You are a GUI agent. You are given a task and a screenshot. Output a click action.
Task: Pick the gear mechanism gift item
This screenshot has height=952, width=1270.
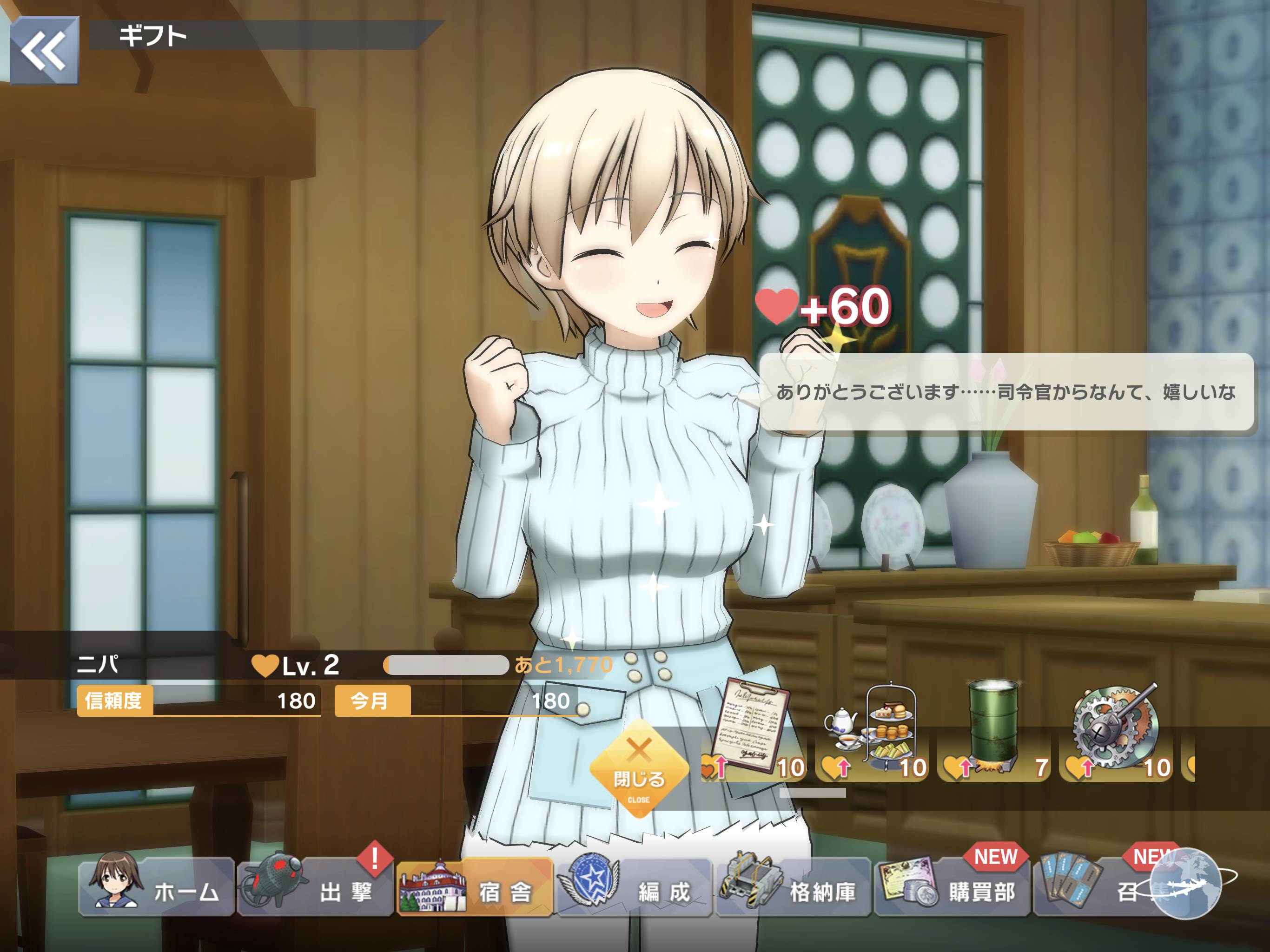click(1116, 732)
